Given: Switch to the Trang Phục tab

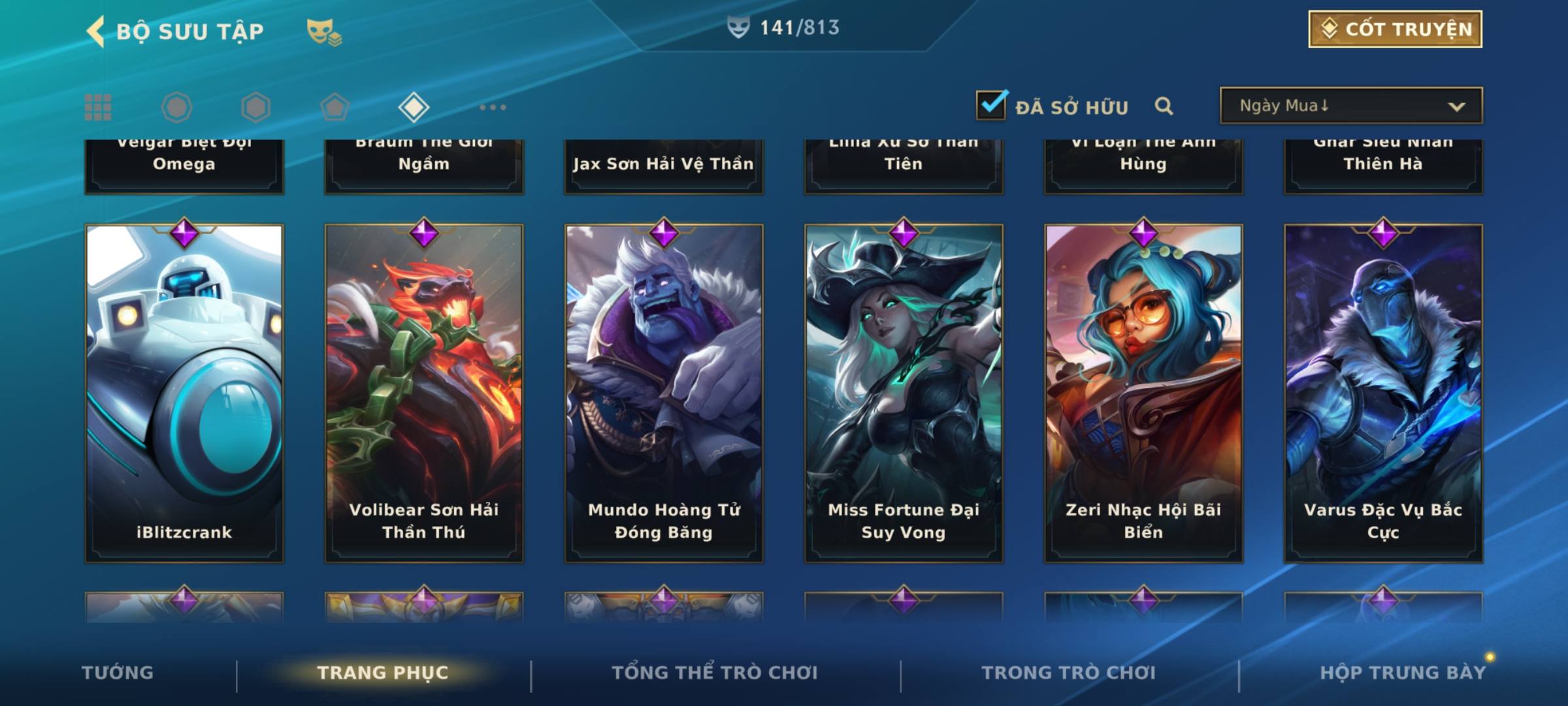Looking at the screenshot, I should click(x=383, y=673).
